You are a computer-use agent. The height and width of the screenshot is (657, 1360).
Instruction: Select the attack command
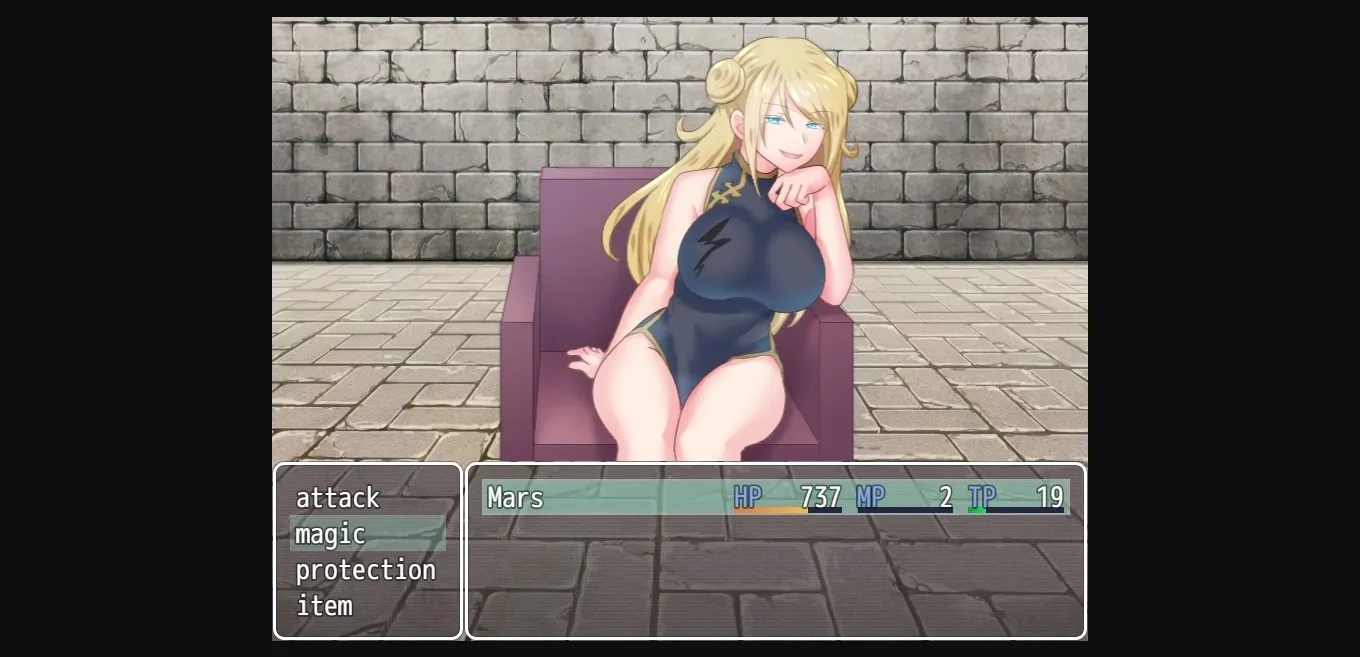tap(338, 498)
